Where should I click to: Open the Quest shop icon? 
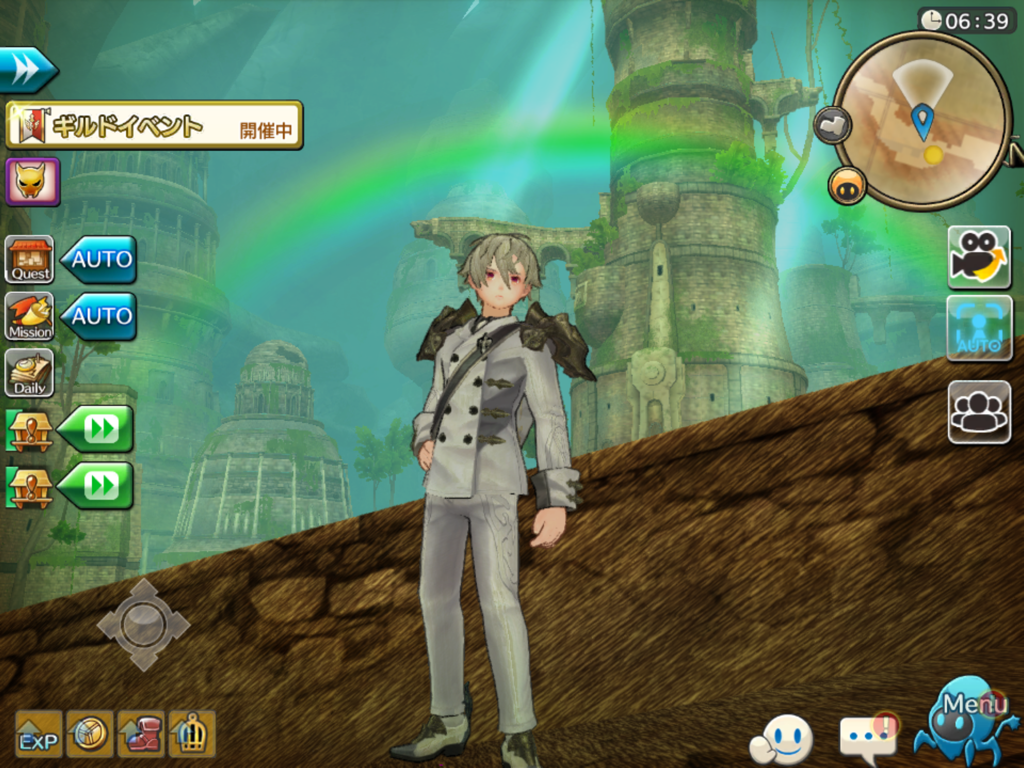tap(30, 260)
